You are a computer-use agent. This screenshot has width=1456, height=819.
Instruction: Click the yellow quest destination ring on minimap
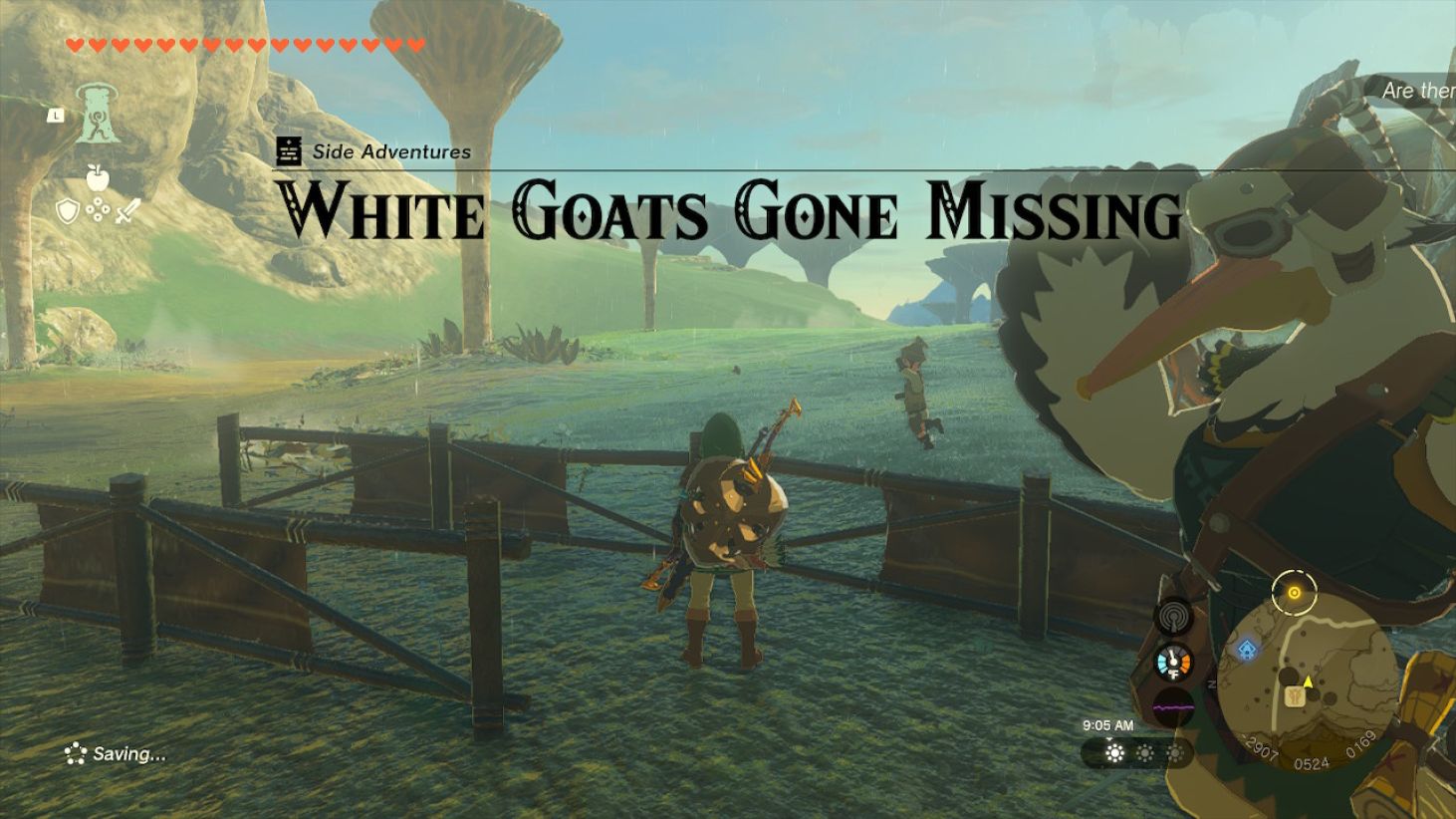pos(1295,592)
